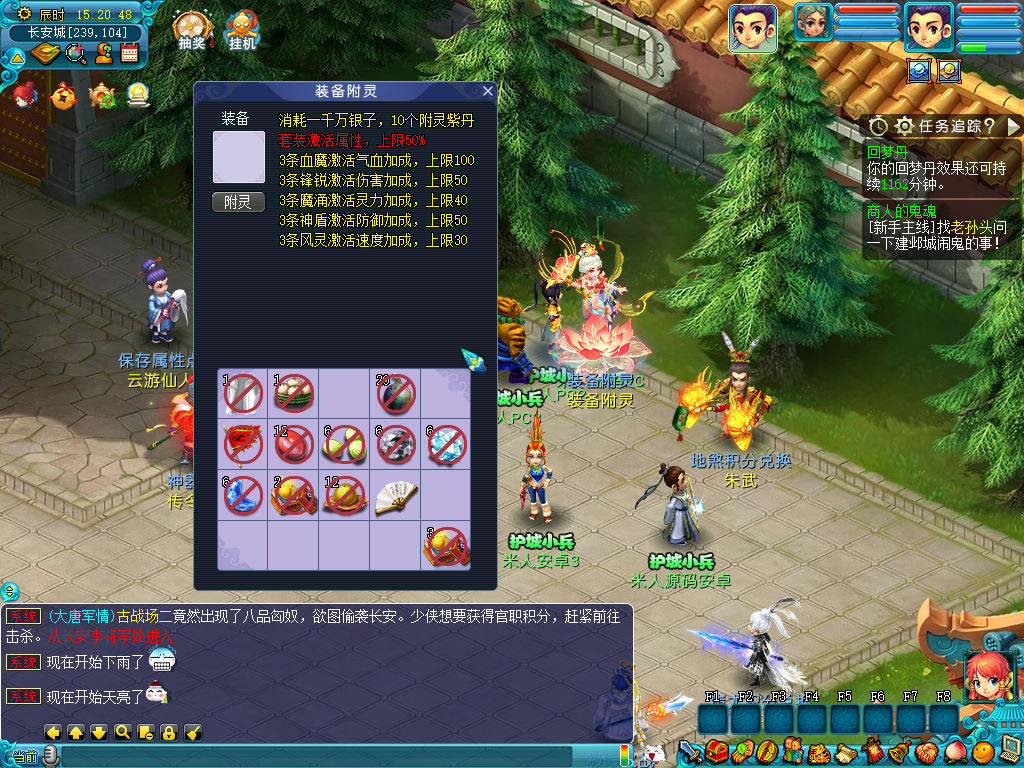This screenshot has width=1024, height=768.
Task: Clear chat with the broom button
Action: pyautogui.click(x=194, y=732)
